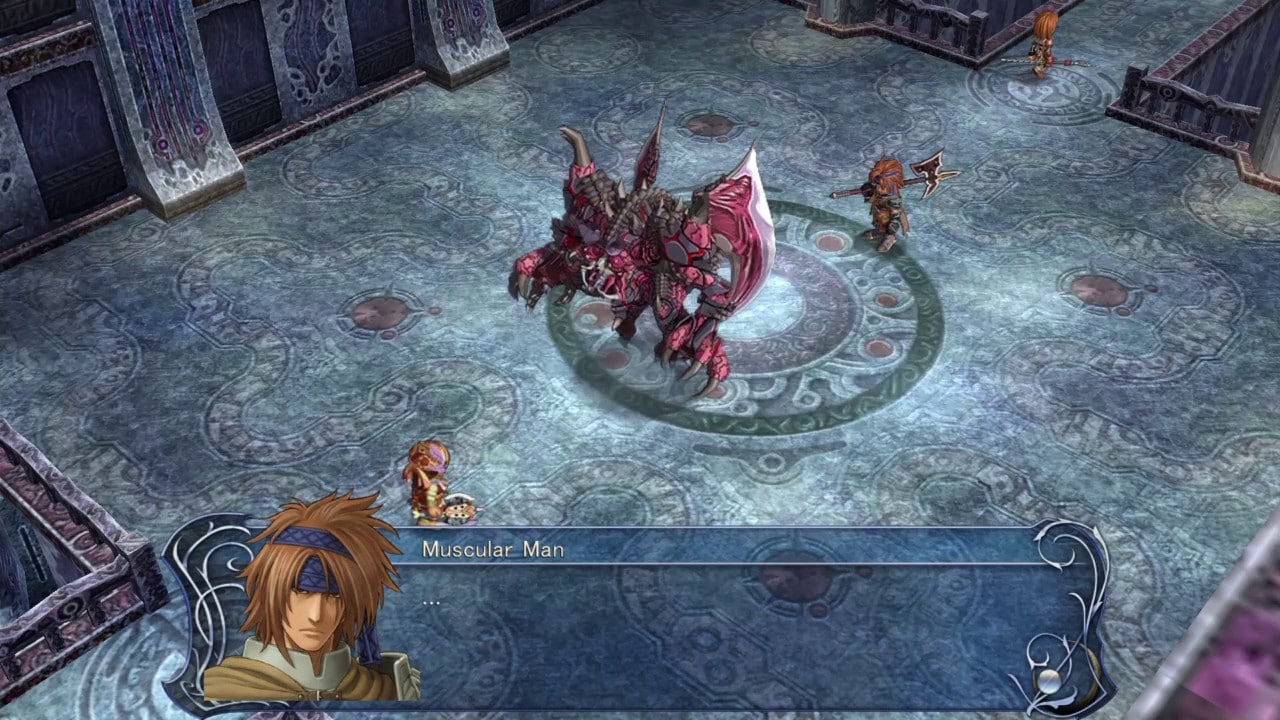
Task: Click the ellipsis dialogue text
Action: tap(430, 604)
